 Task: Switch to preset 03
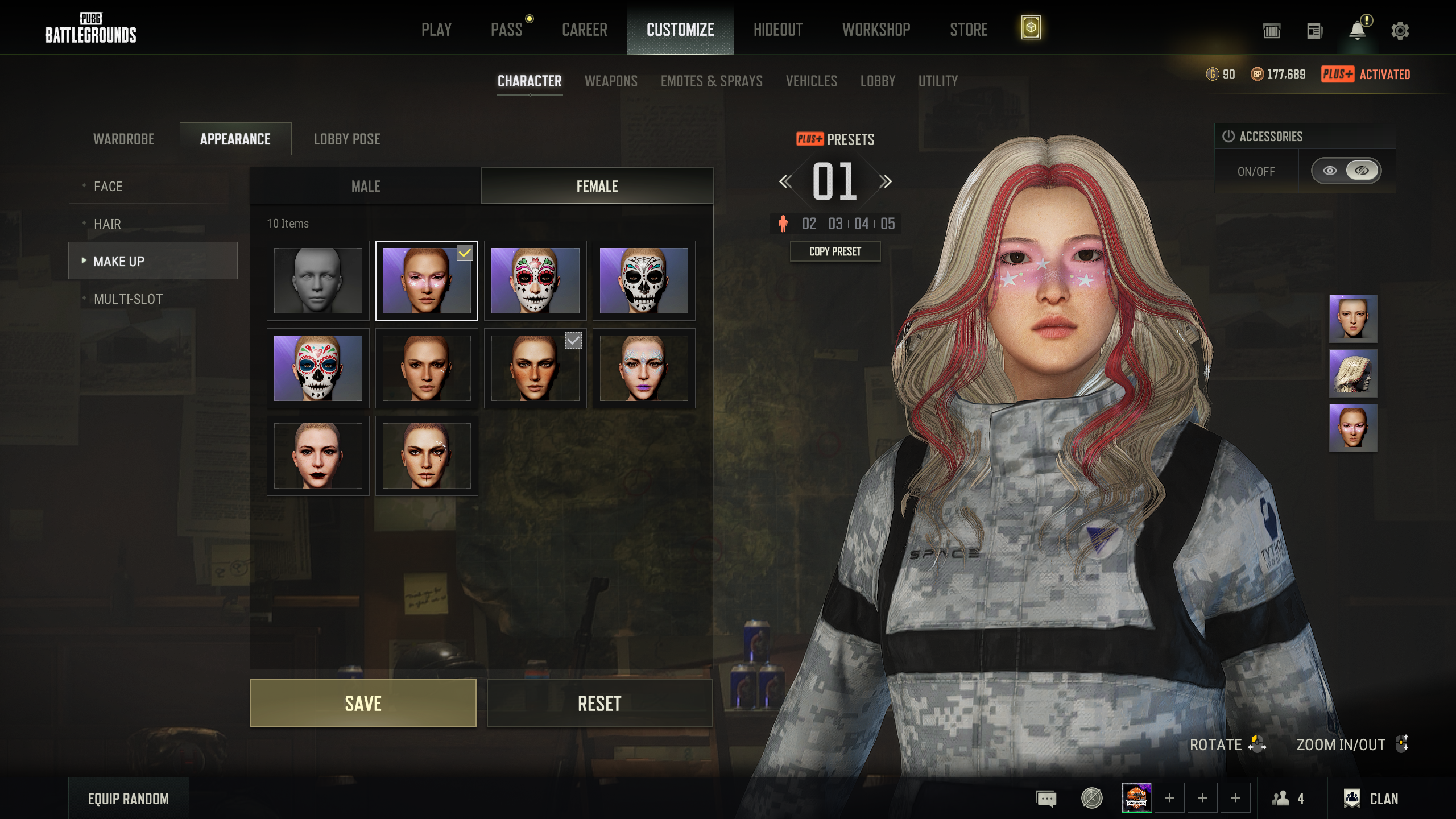(835, 224)
